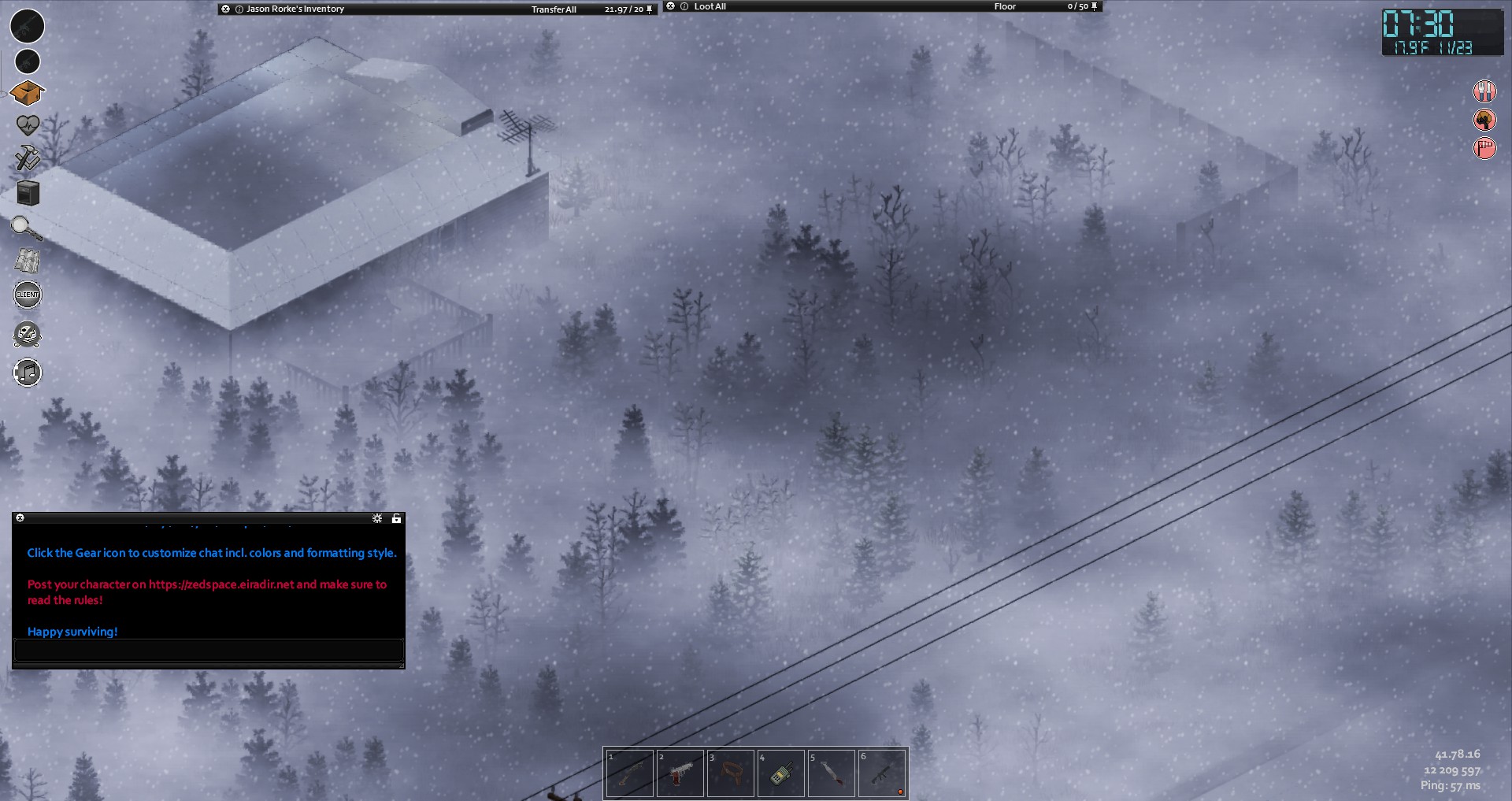
Task: Select the leather belt in hotbar slot 3
Action: pos(730,773)
